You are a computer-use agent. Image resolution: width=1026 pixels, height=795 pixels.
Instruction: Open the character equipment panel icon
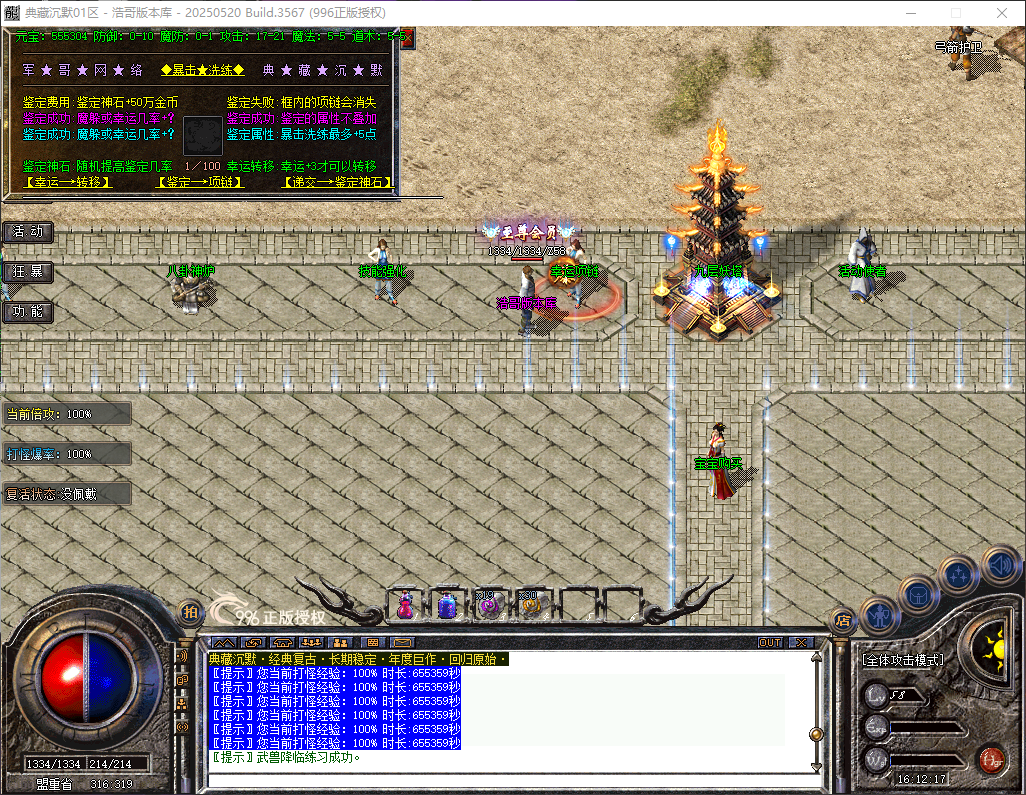(879, 615)
